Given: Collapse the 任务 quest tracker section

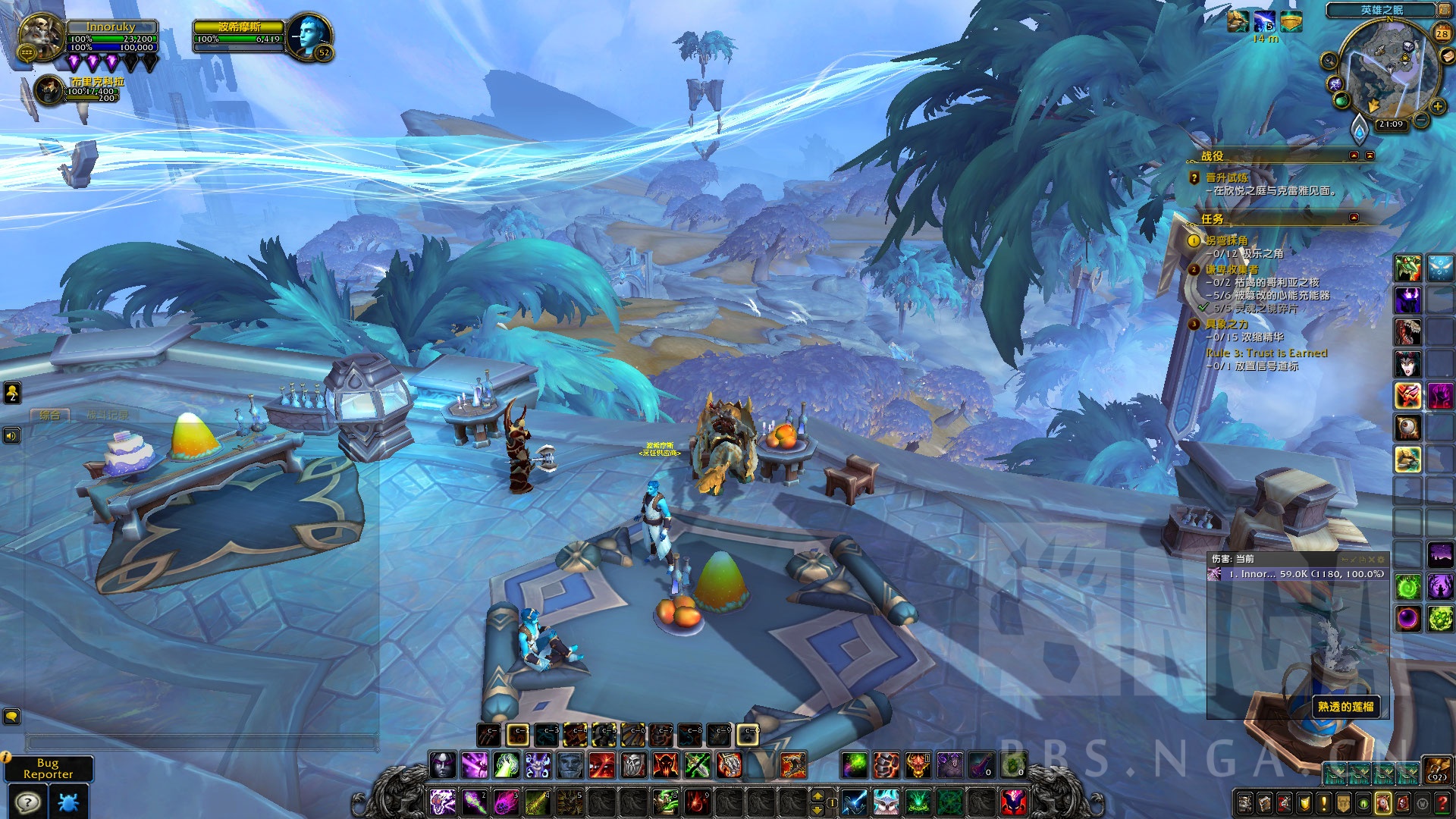Looking at the screenshot, I should tap(1354, 218).
